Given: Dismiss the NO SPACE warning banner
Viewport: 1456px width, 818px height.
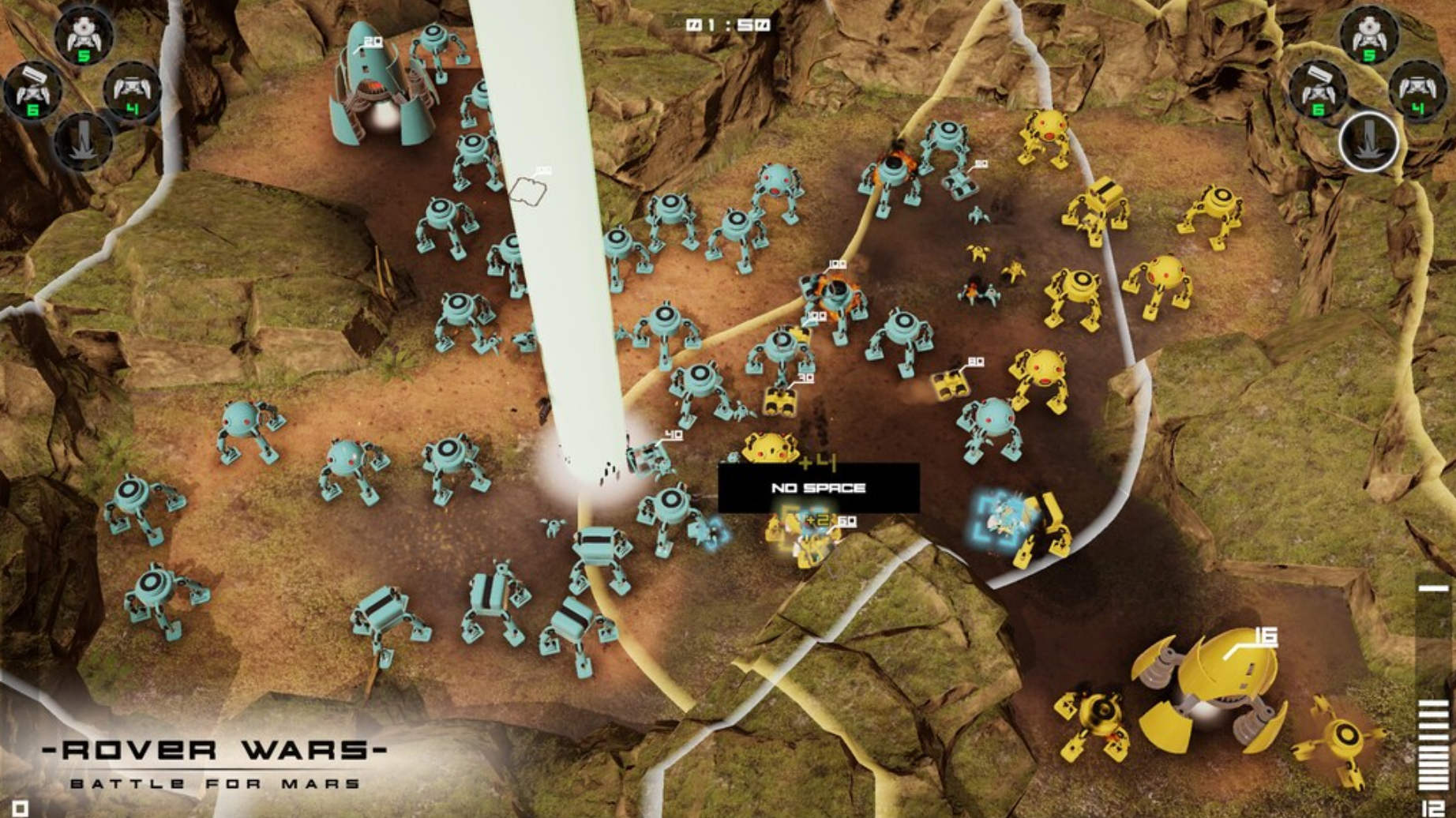Looking at the screenshot, I should (819, 488).
